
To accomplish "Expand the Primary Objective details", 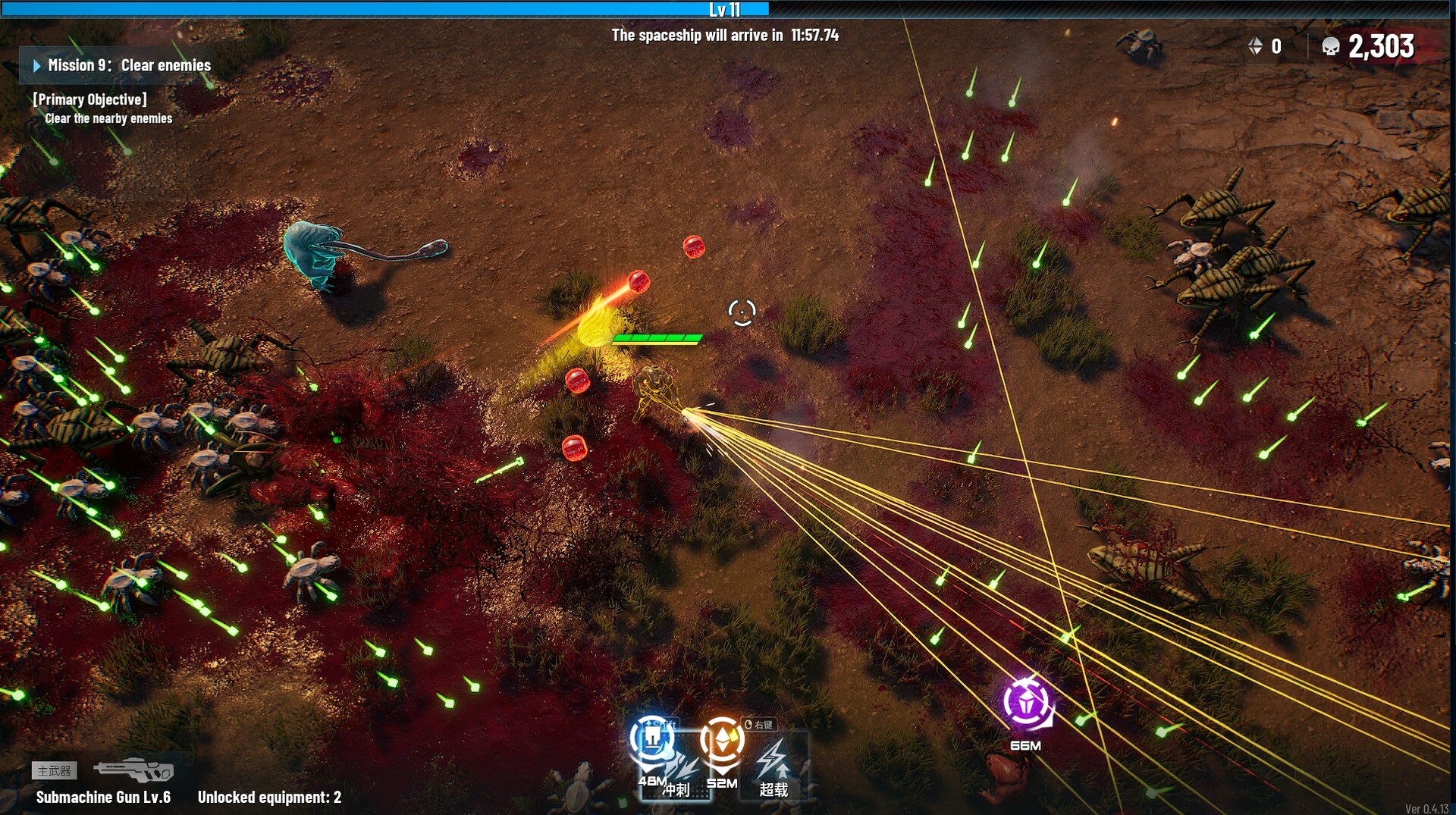I will coord(88,99).
